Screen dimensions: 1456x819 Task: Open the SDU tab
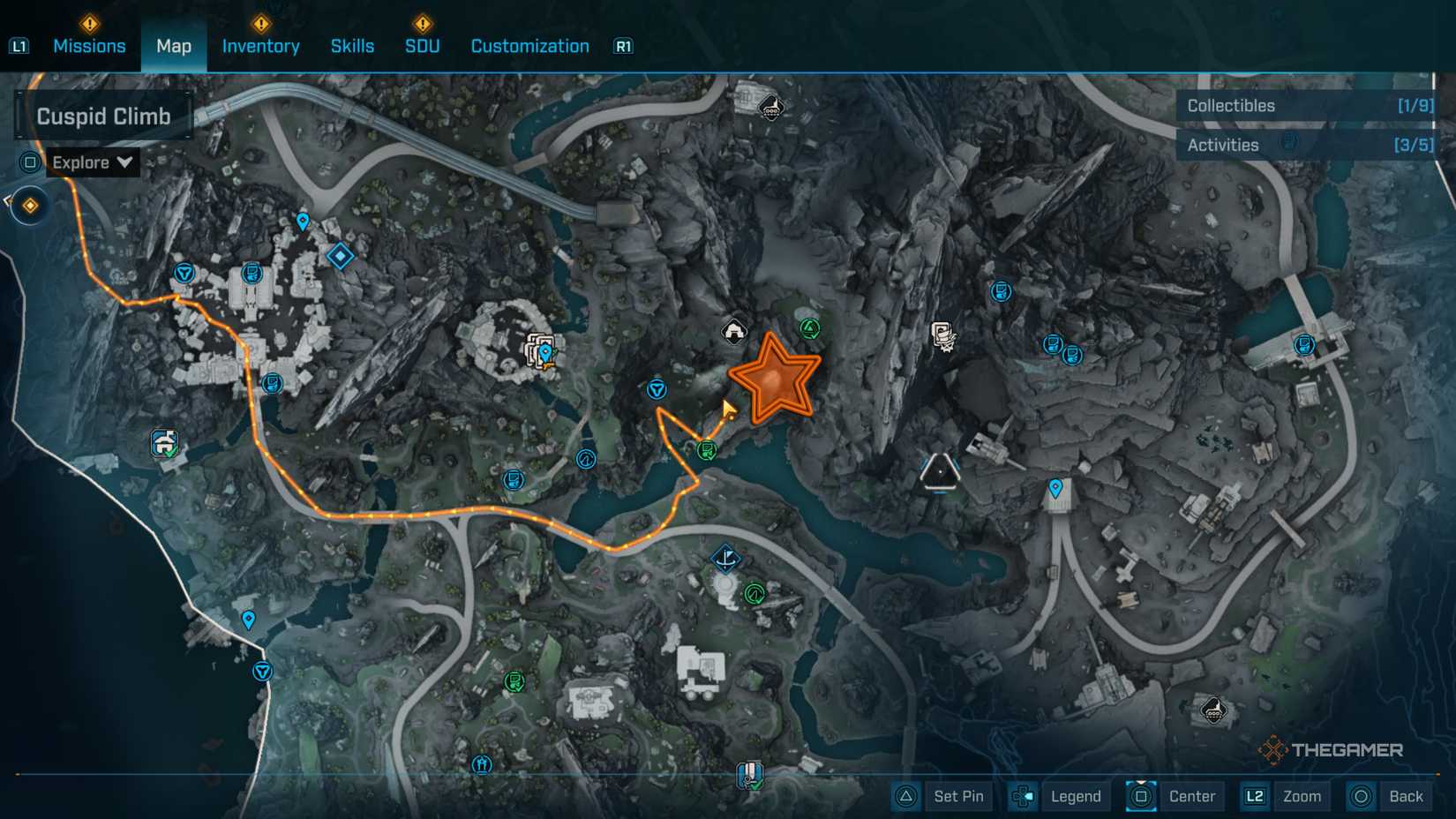[422, 46]
